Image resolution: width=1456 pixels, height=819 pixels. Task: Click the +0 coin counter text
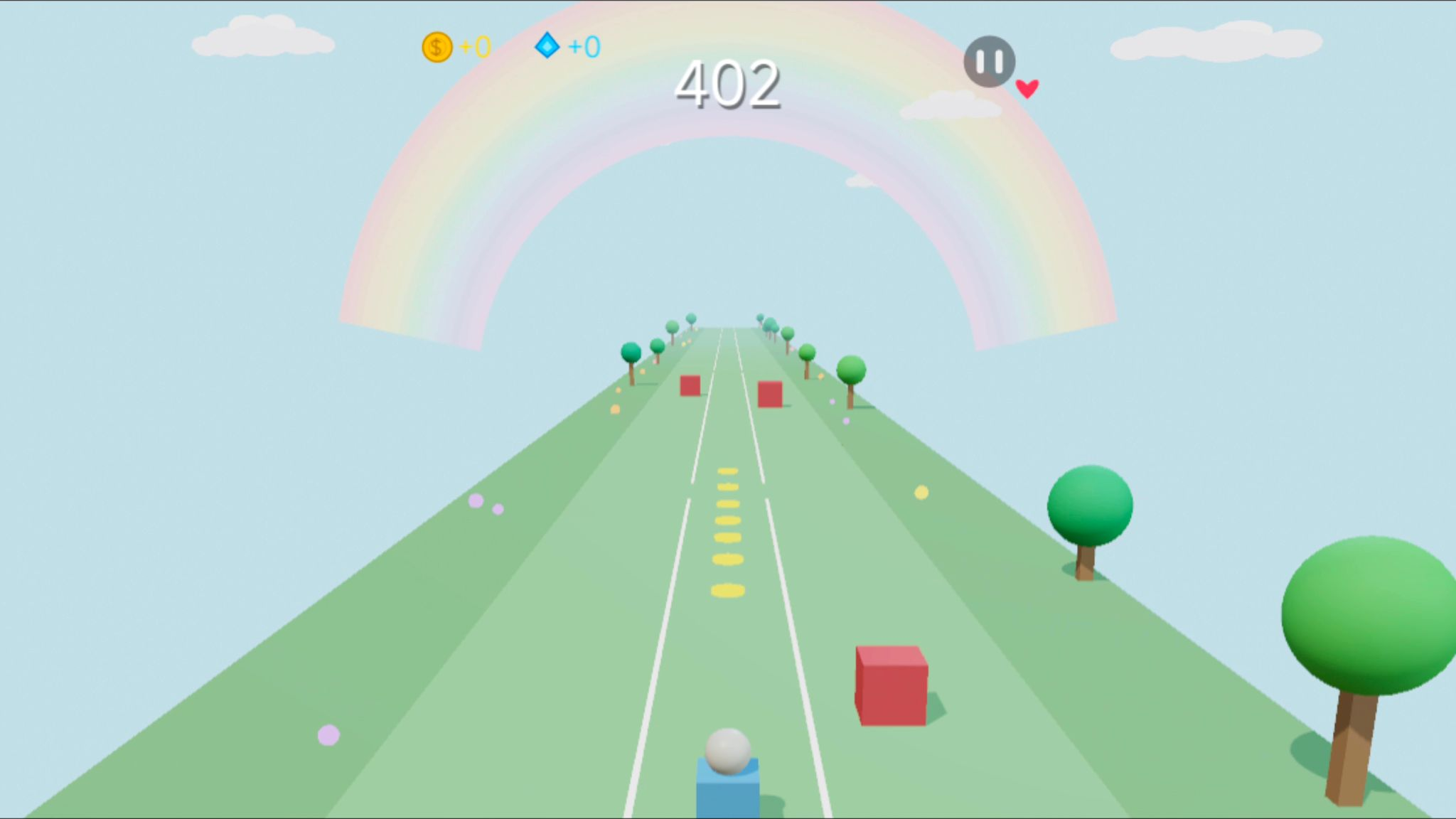[473, 47]
